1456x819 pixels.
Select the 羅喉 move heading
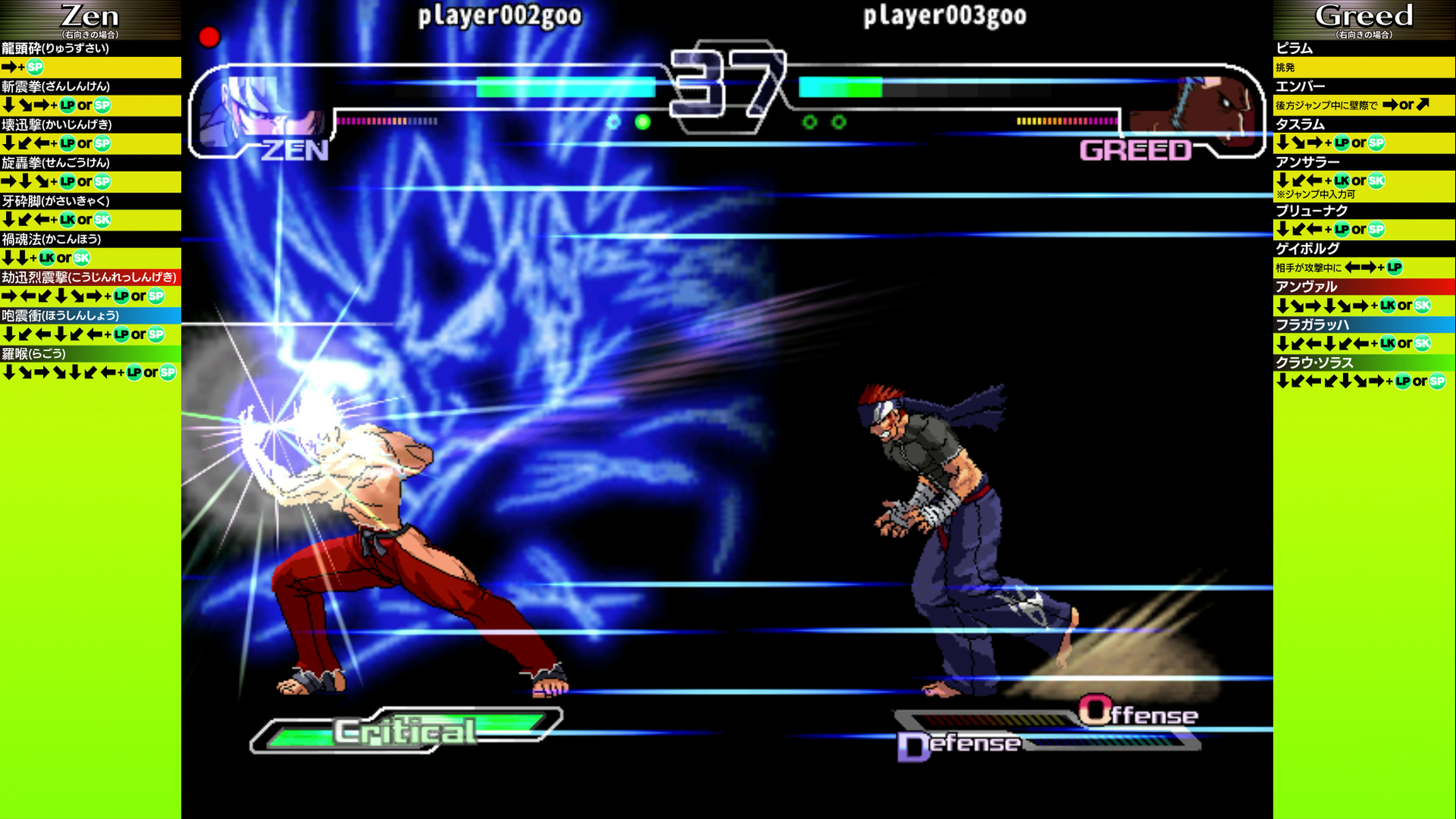34,354
